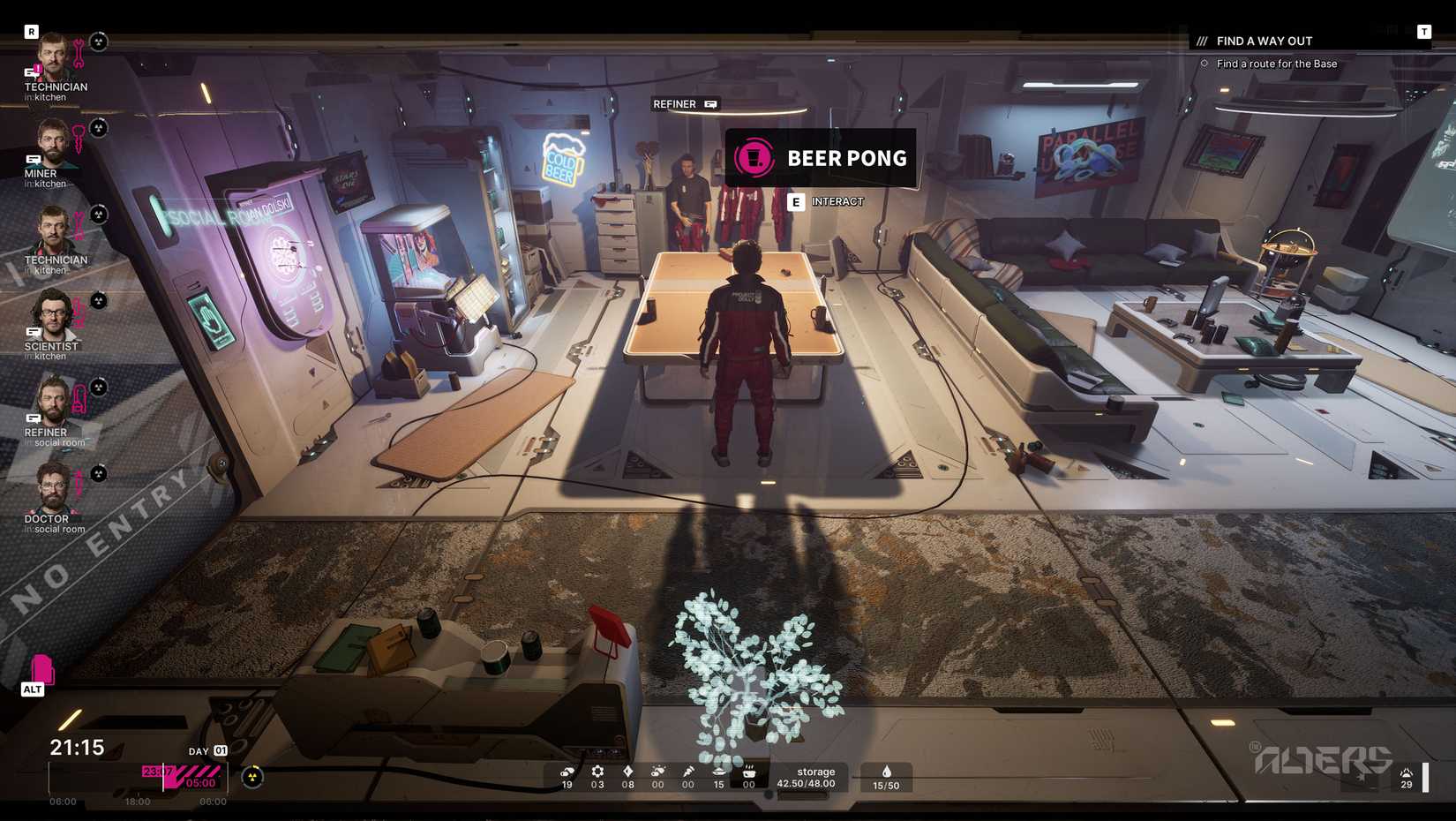Open the T tasks indicator top right

1424,30
